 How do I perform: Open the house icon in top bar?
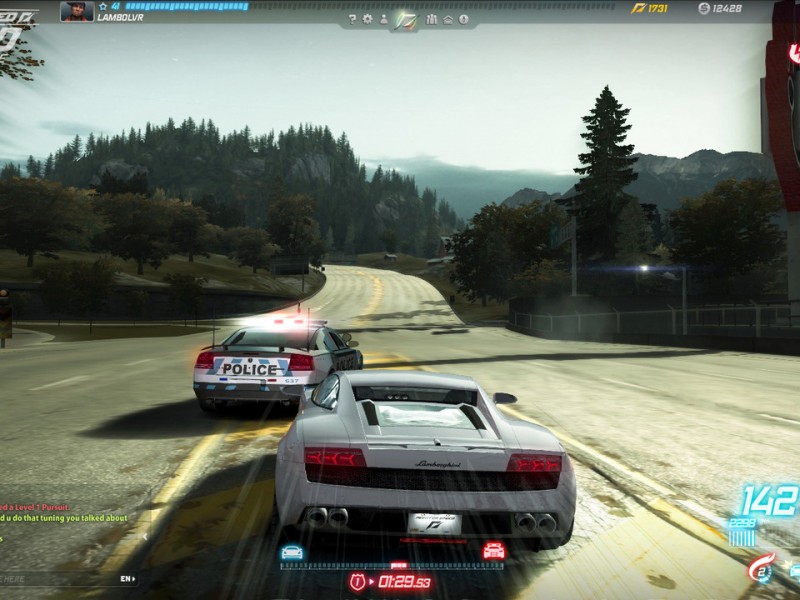pyautogui.click(x=449, y=19)
